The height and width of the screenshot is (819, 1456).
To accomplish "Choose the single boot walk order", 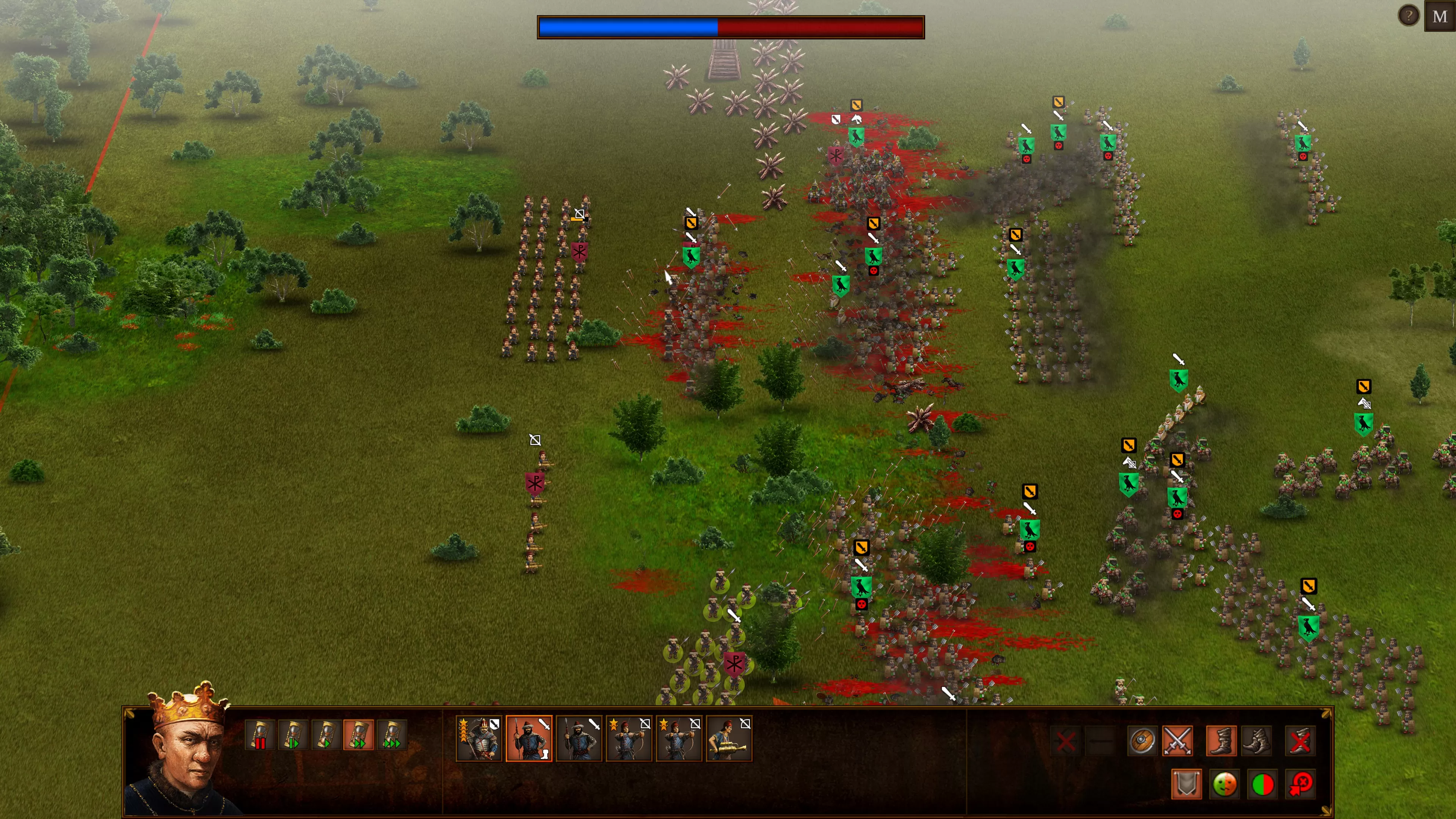I will [1221, 741].
